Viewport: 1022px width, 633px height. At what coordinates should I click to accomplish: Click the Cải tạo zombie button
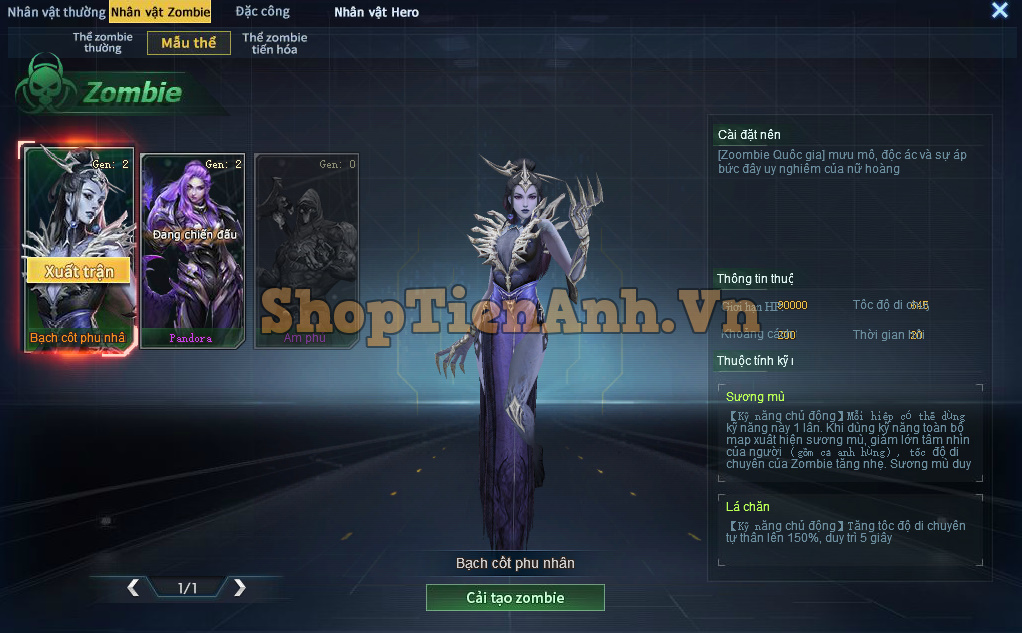click(x=515, y=598)
